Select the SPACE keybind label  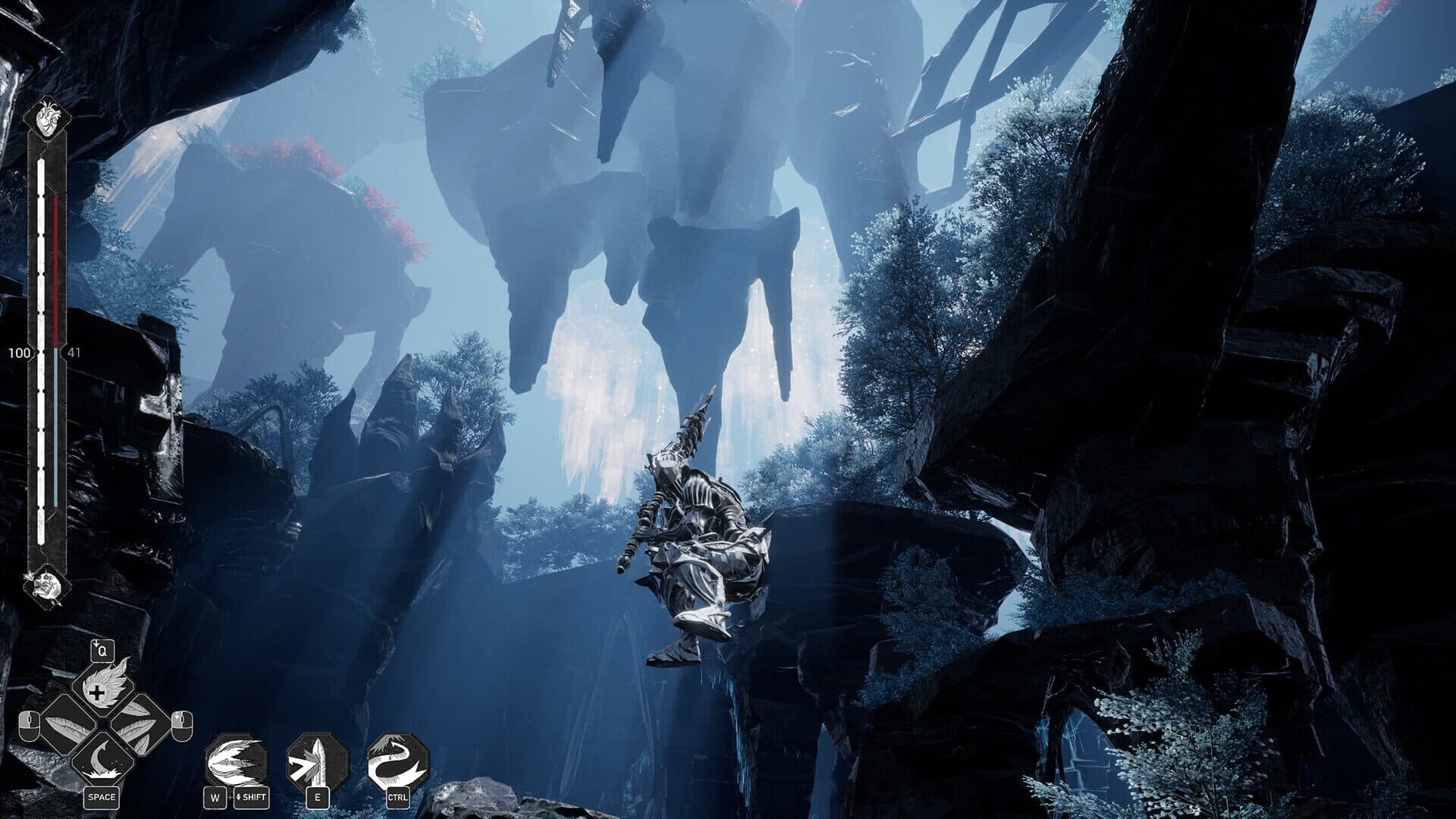point(102,796)
